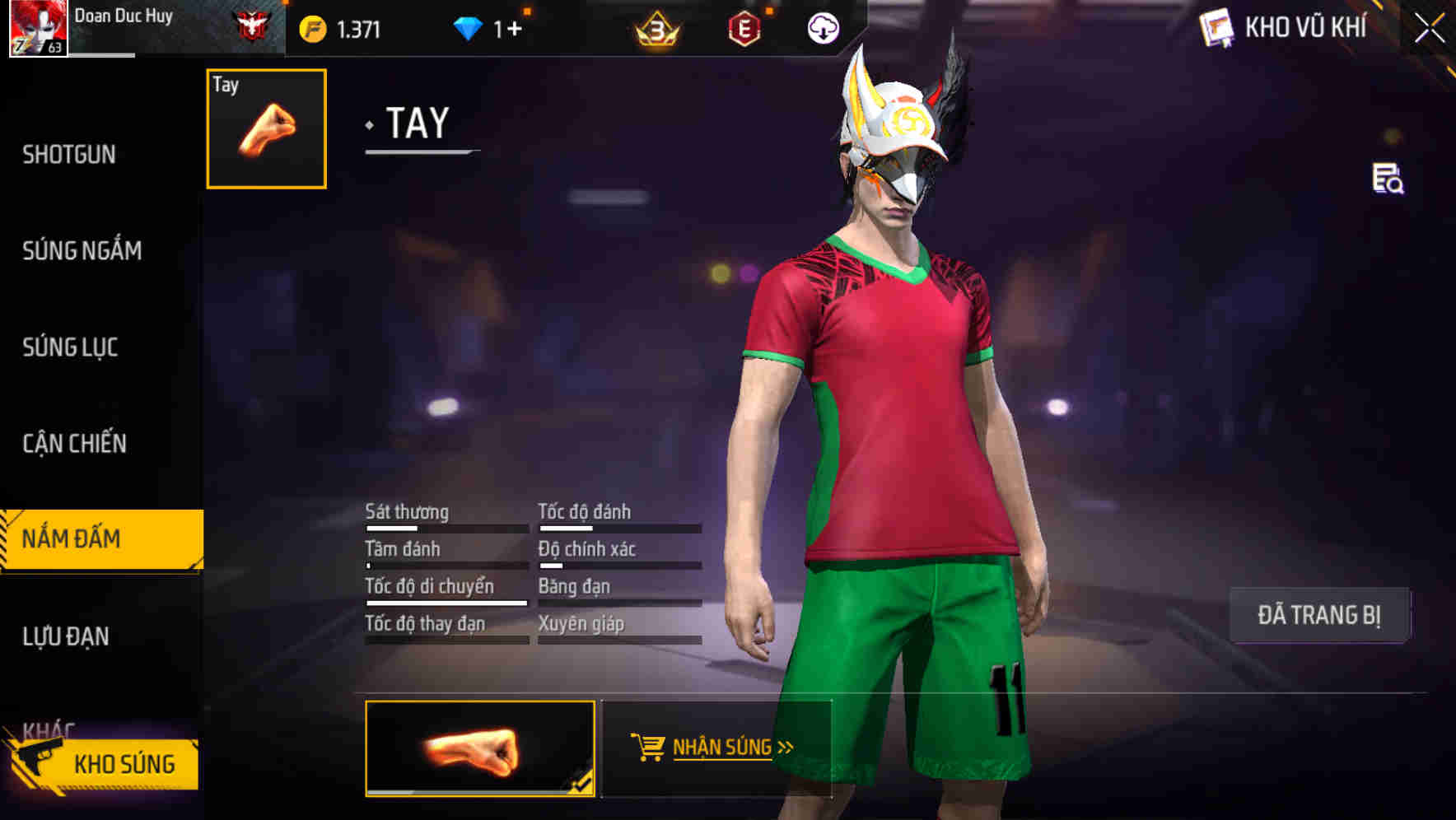Select the Tay fist thumbnail
Viewport: 1456px width, 820px height.
pos(265,131)
